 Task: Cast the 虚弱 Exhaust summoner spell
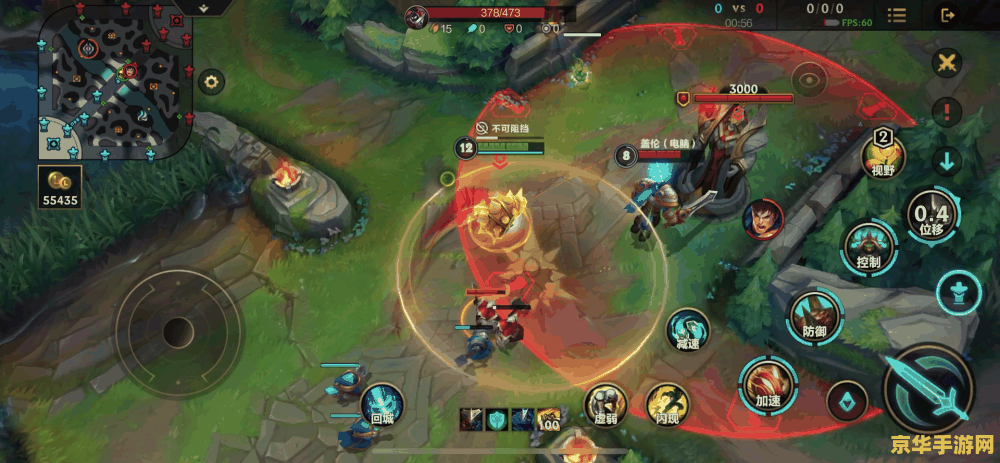(x=606, y=404)
